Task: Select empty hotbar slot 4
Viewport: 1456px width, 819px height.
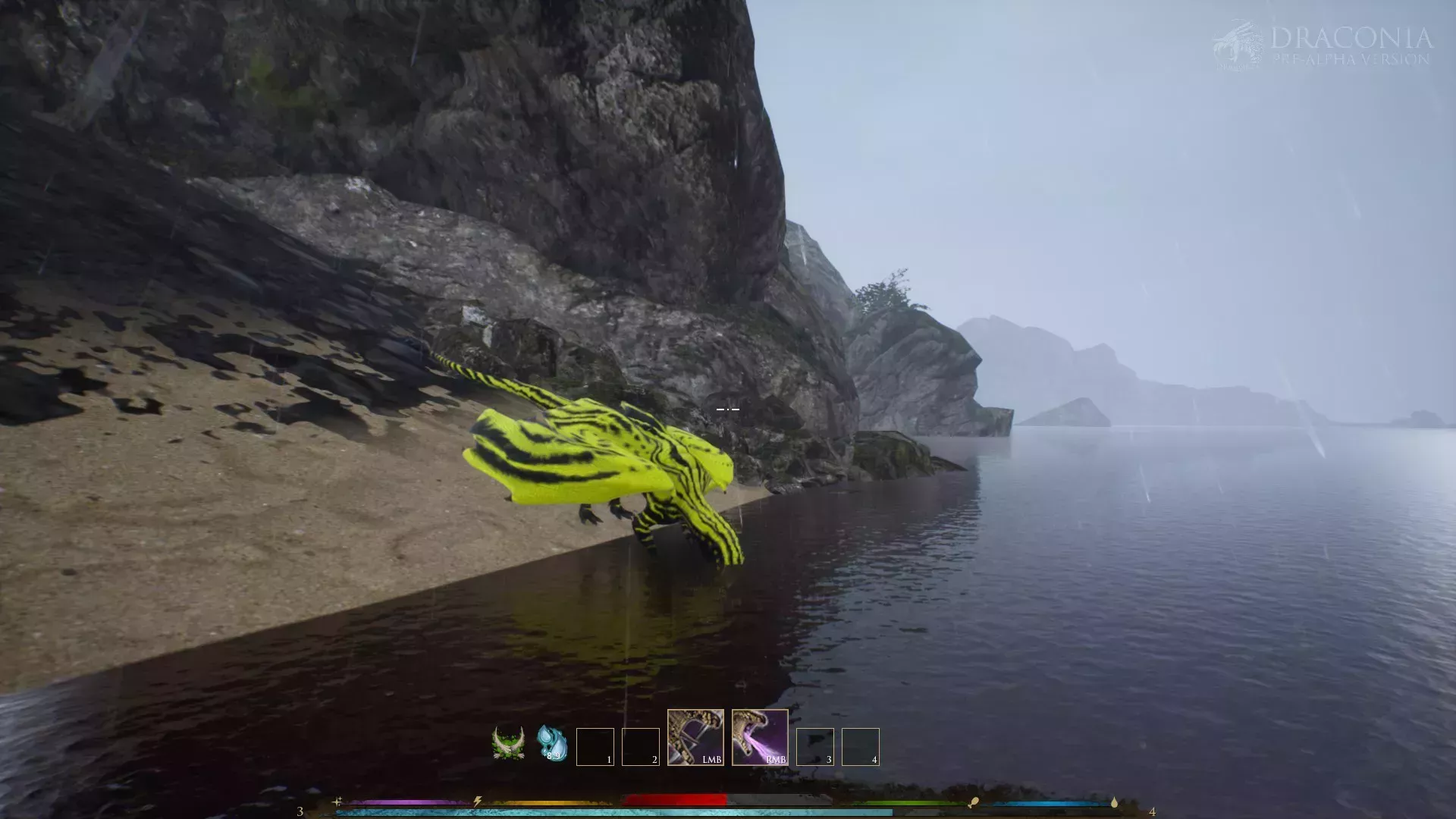Action: (x=859, y=745)
